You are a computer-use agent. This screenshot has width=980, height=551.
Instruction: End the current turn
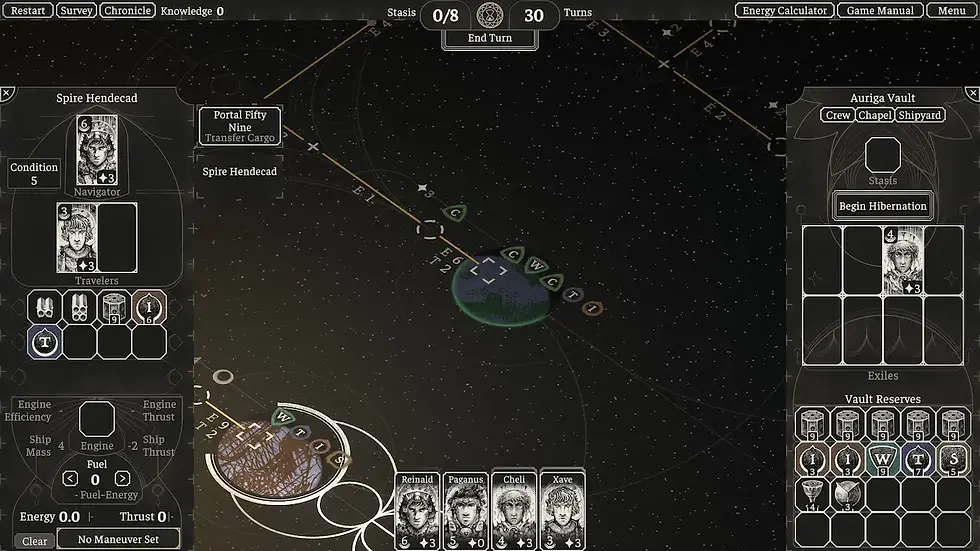point(490,39)
